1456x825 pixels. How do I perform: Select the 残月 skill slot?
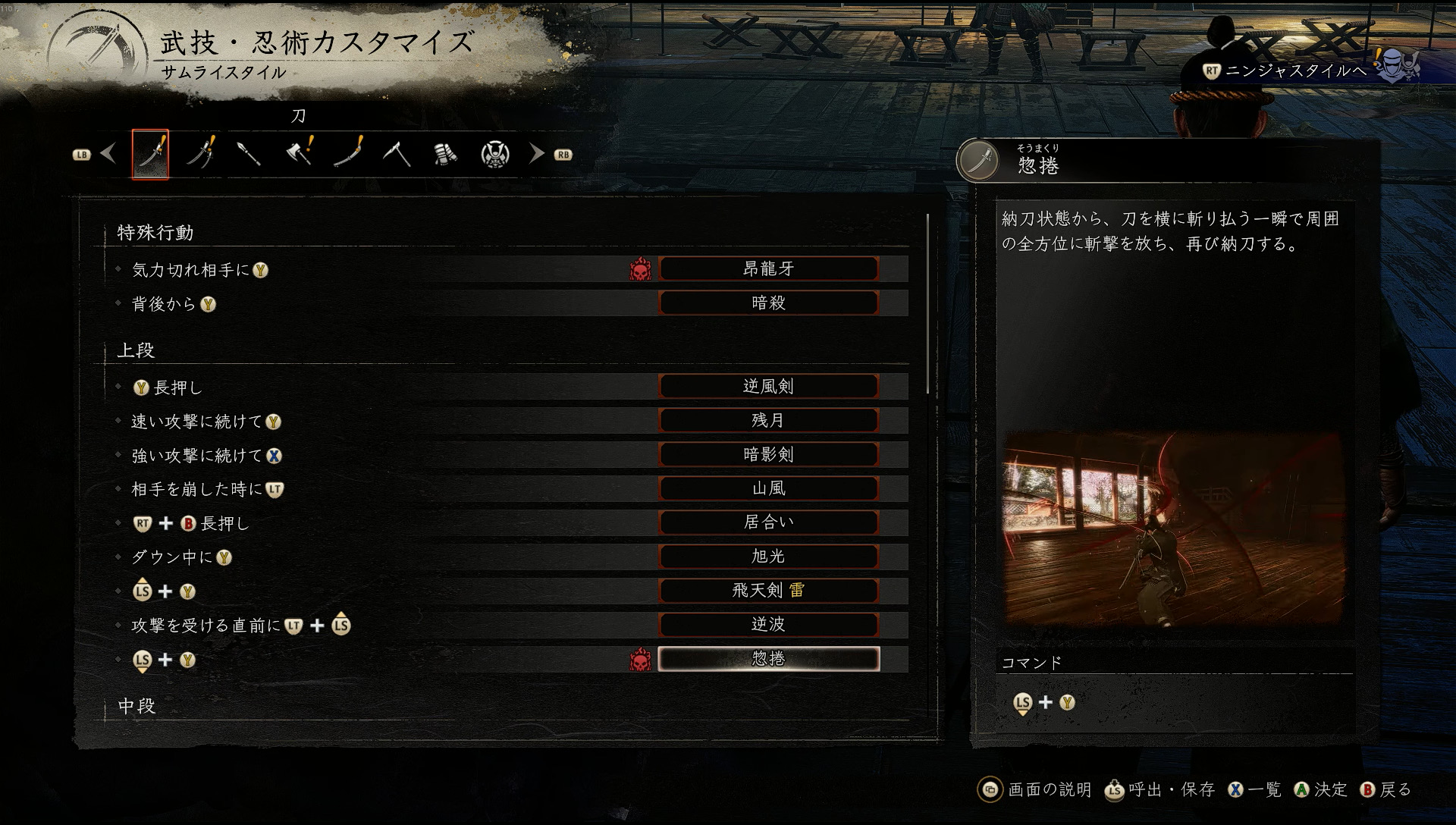click(x=768, y=420)
